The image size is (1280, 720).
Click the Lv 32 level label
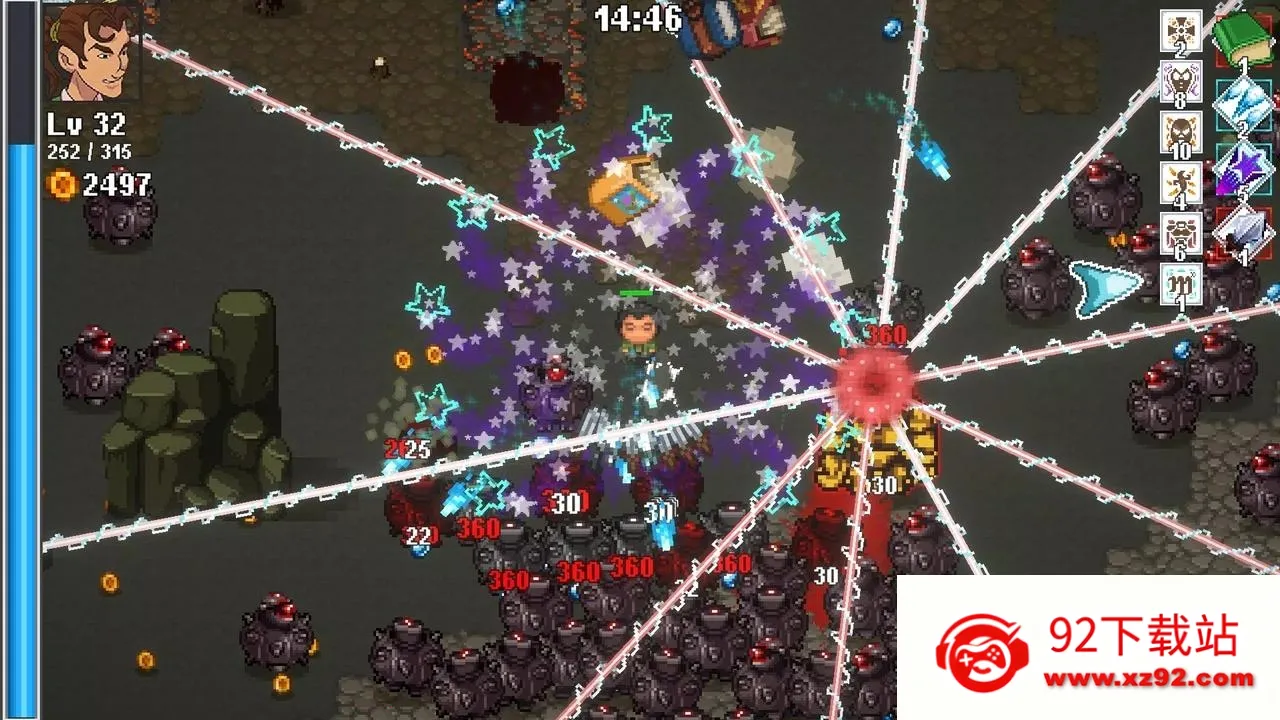[x=85, y=125]
